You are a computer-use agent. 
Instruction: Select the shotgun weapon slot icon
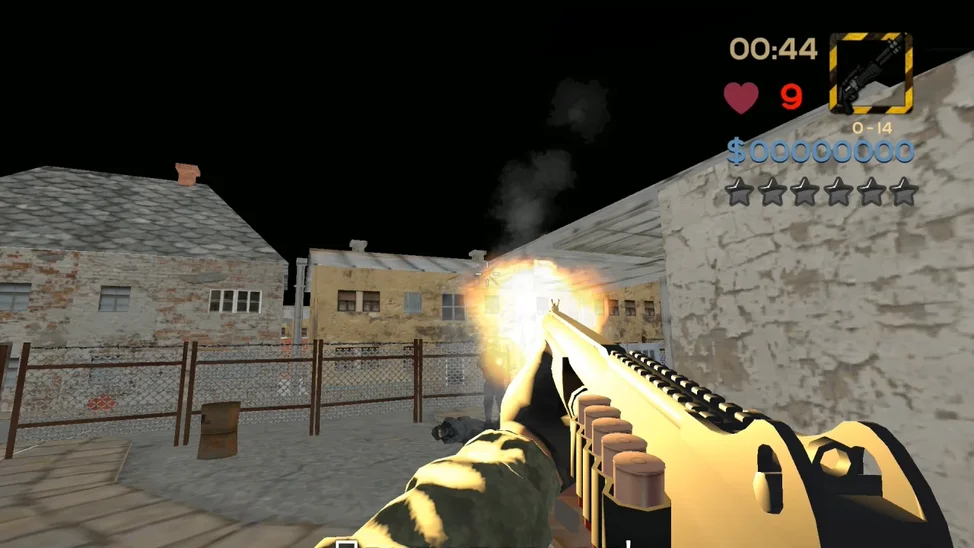coord(870,73)
